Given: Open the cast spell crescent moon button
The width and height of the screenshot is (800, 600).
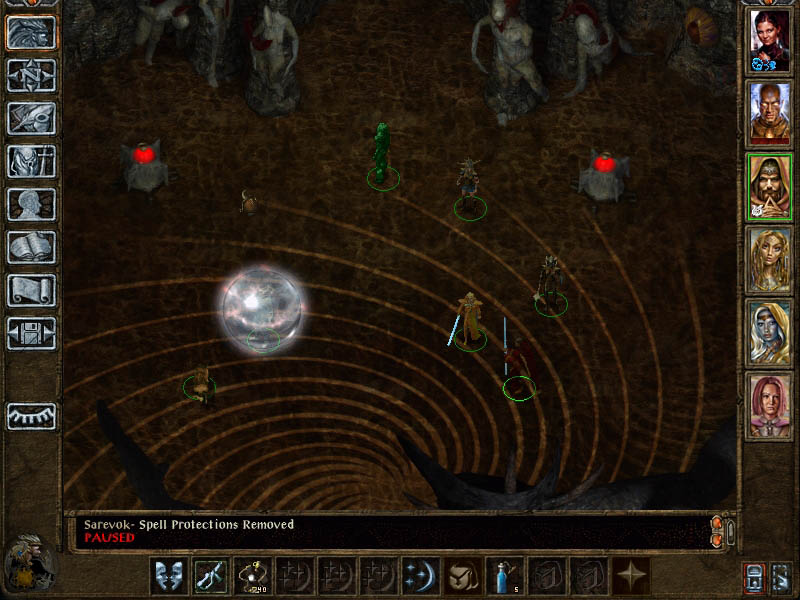Looking at the screenshot, I should point(419,576).
